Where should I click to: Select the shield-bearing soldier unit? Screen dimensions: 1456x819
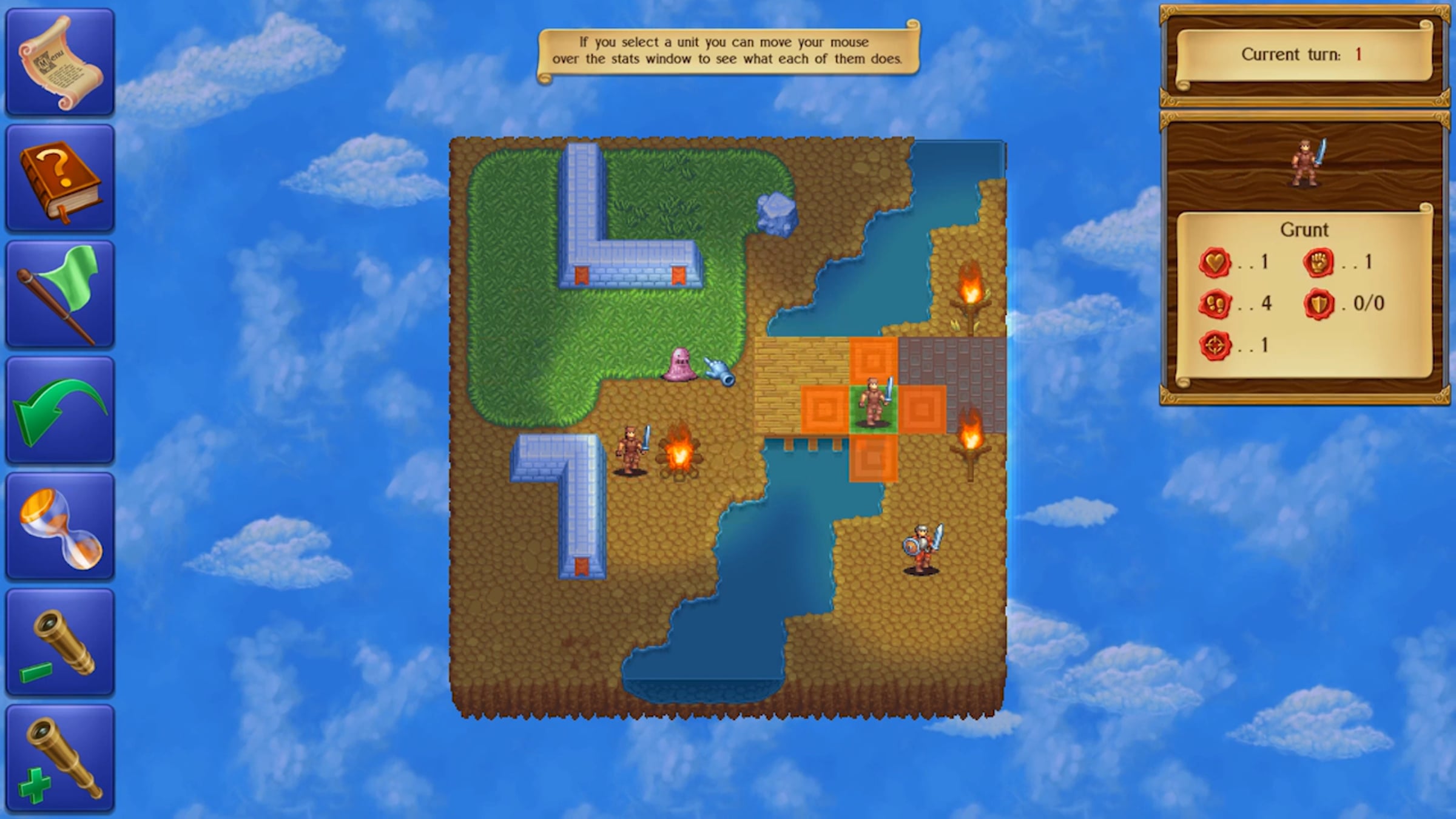(922, 548)
